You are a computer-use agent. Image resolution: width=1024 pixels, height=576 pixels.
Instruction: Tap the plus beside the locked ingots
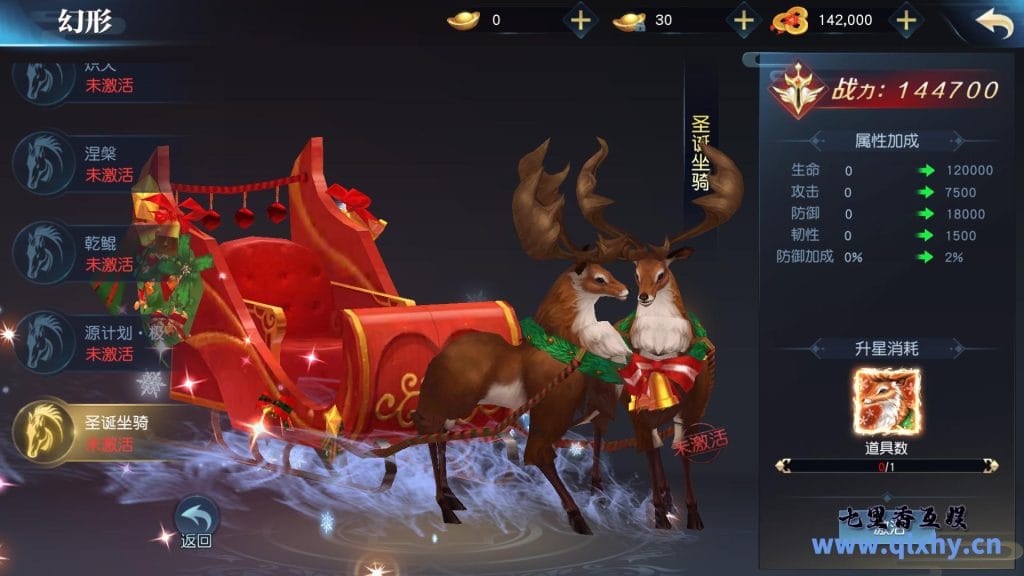click(743, 19)
